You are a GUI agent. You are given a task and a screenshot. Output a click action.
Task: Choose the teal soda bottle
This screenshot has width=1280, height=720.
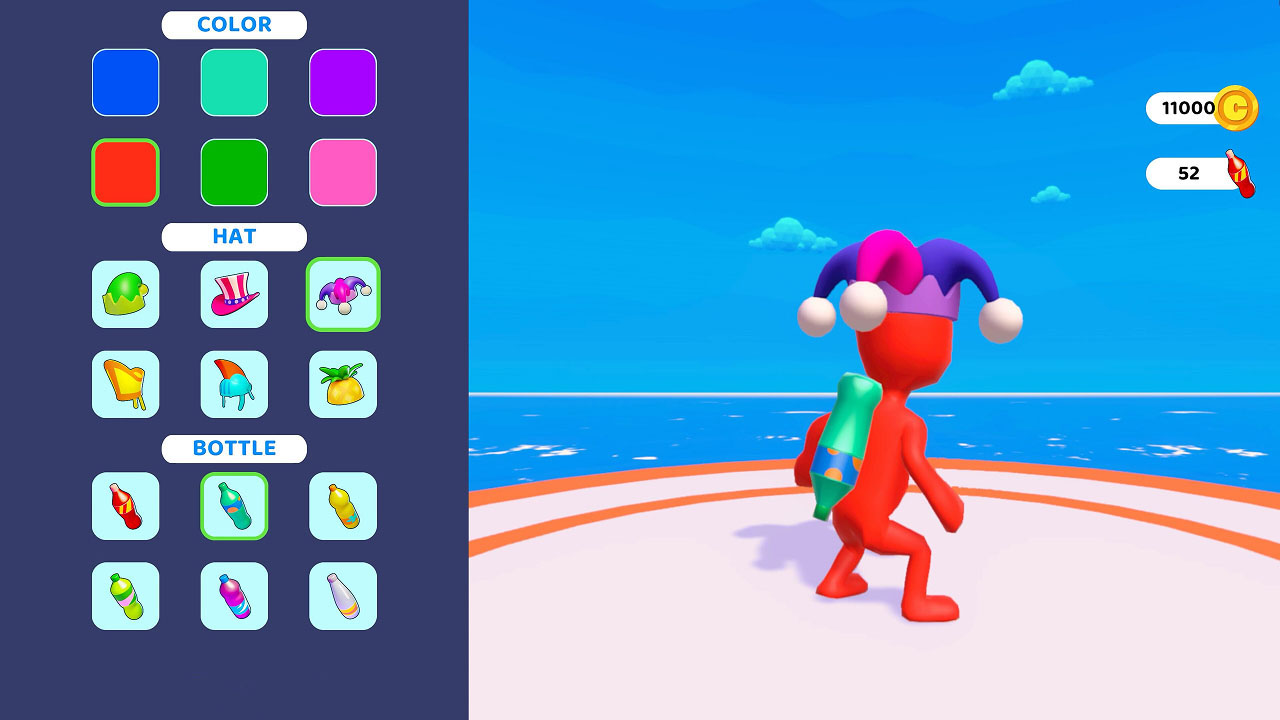[234, 507]
